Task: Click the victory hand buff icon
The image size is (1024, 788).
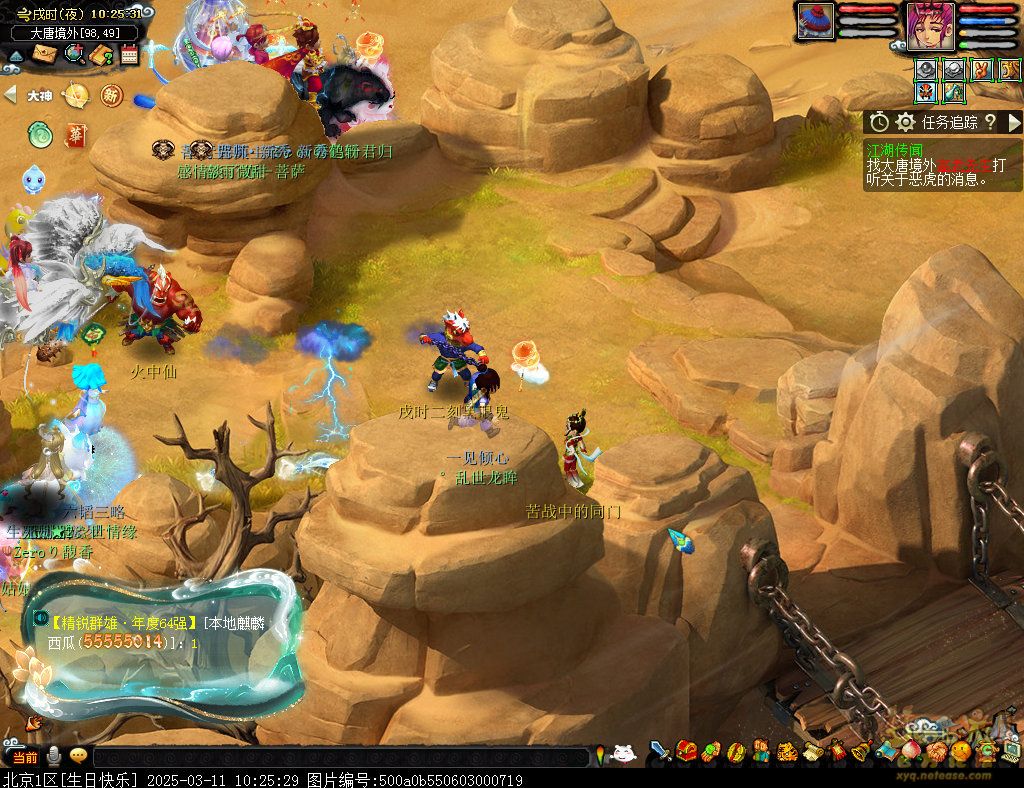Action: (x=981, y=70)
